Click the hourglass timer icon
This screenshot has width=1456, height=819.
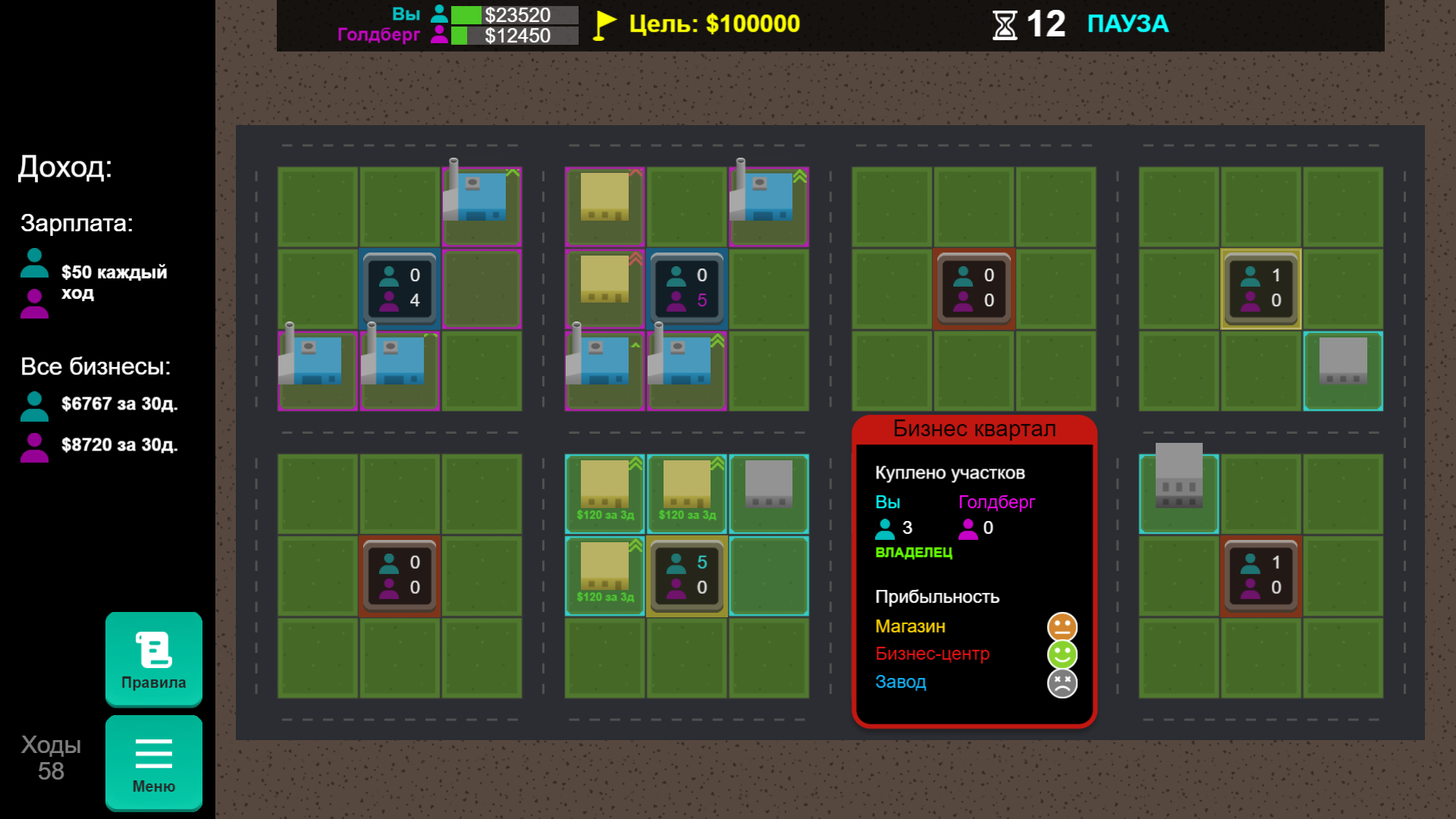(x=1005, y=25)
